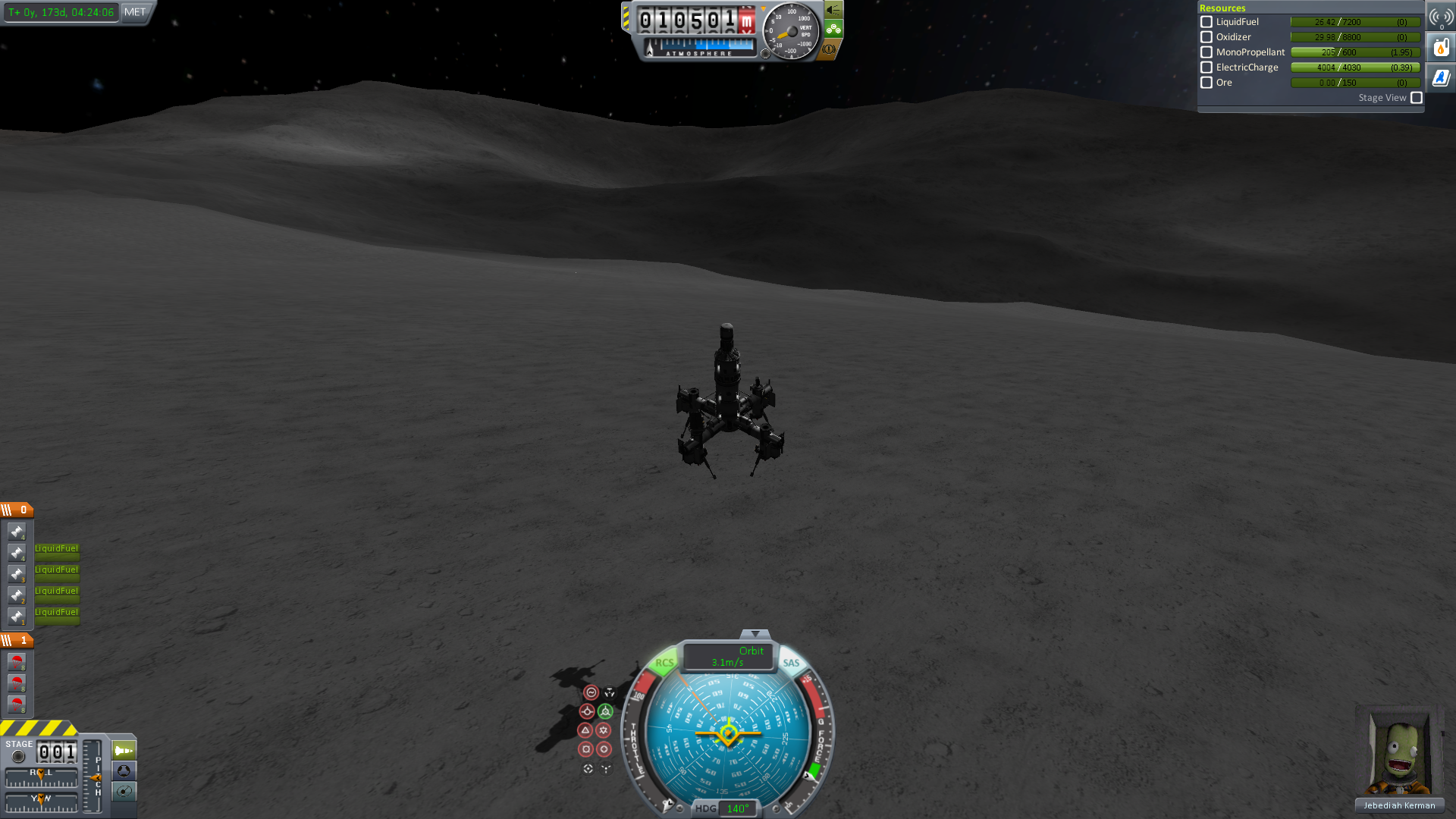
Task: Tick the LiquidFuel resource checkbox
Action: coord(1207,22)
